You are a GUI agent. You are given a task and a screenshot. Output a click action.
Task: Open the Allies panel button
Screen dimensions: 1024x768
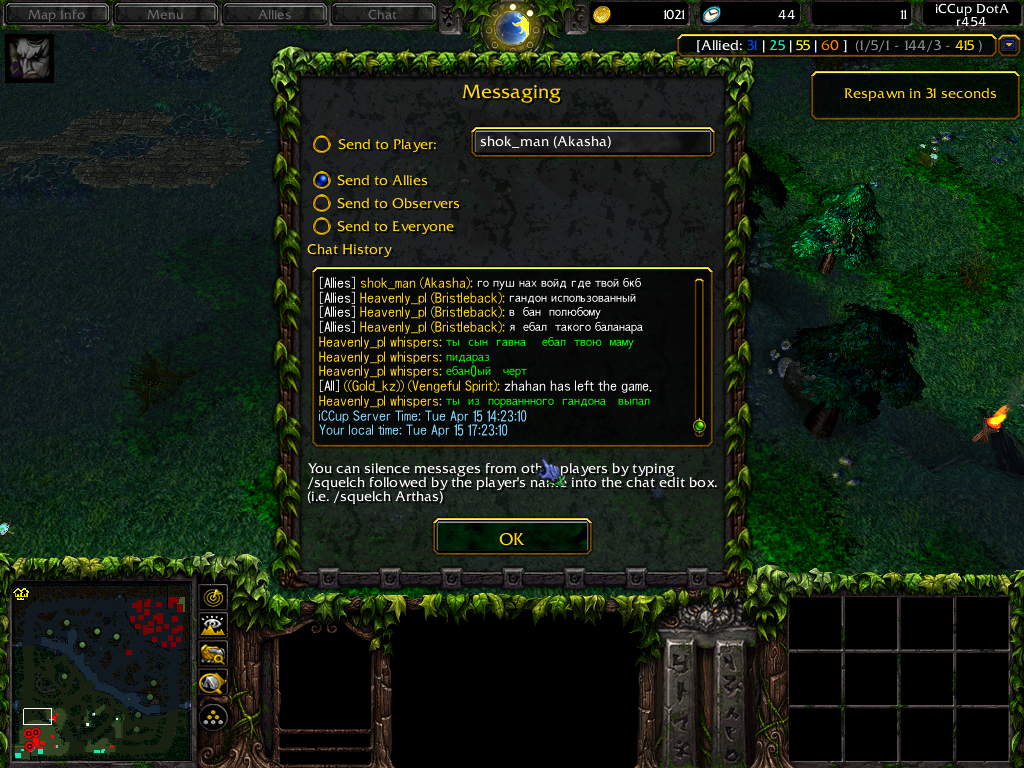(274, 14)
